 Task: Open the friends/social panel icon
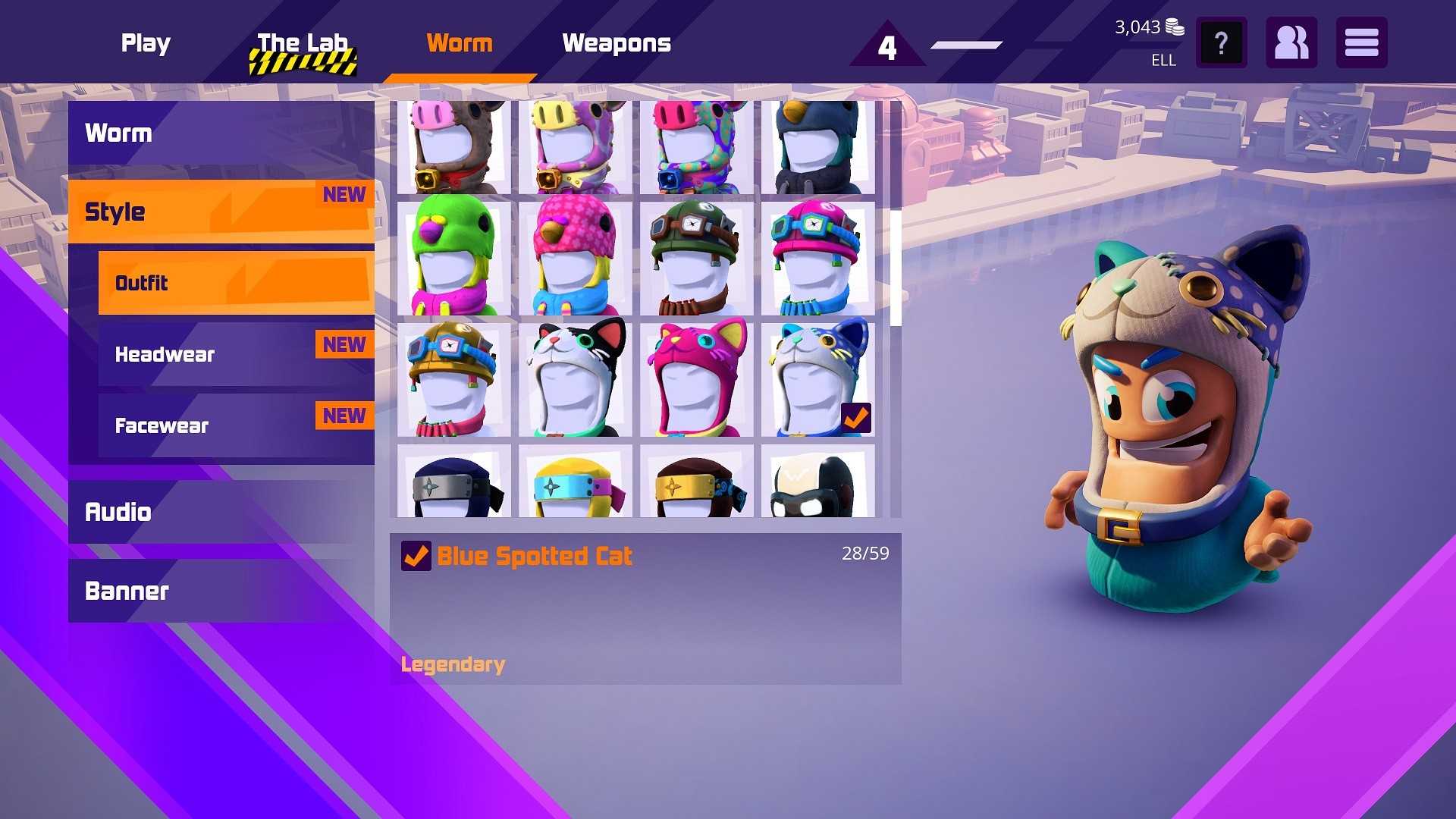(1291, 42)
